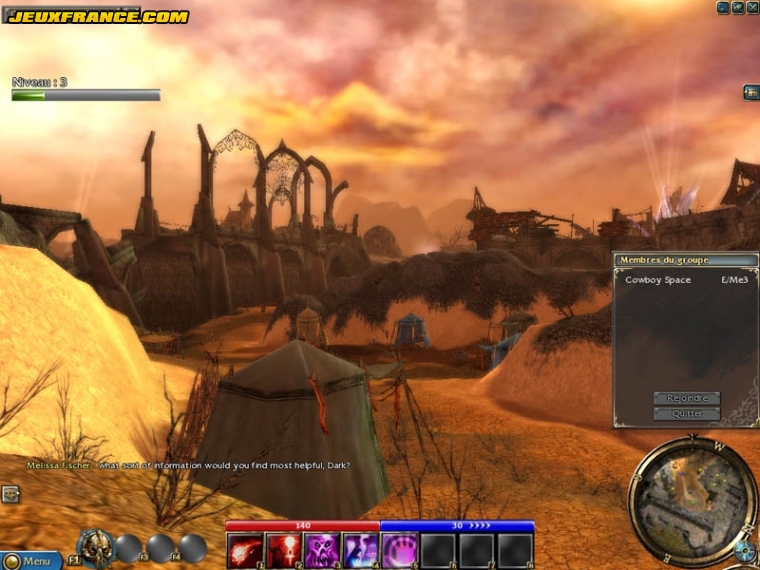Click the blue orb beside the compass
The width and height of the screenshot is (760, 570).
click(x=744, y=550)
